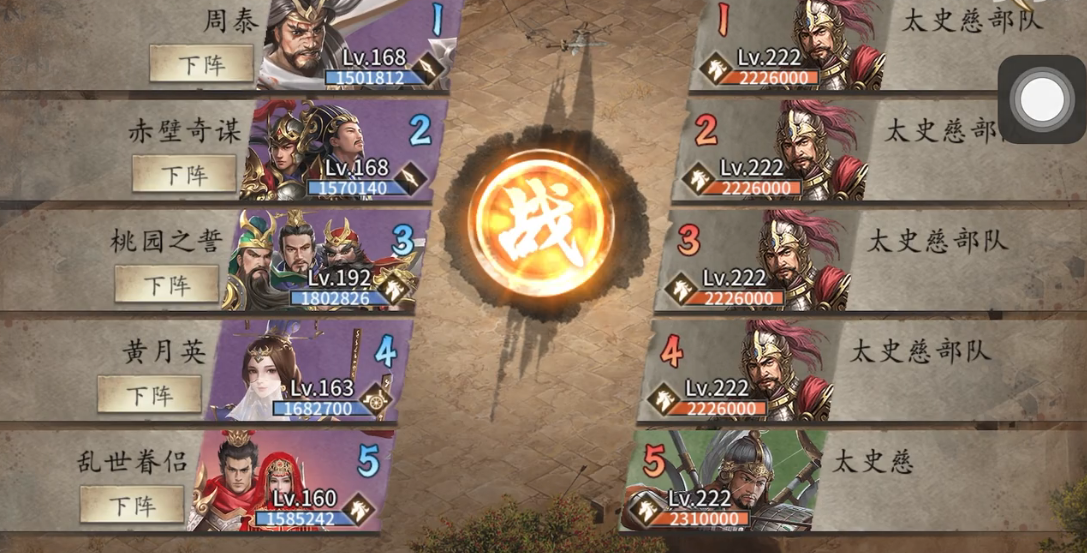Remove 乱世眷侣 from the lineup
This screenshot has height=553, width=1087.
pyautogui.click(x=132, y=504)
